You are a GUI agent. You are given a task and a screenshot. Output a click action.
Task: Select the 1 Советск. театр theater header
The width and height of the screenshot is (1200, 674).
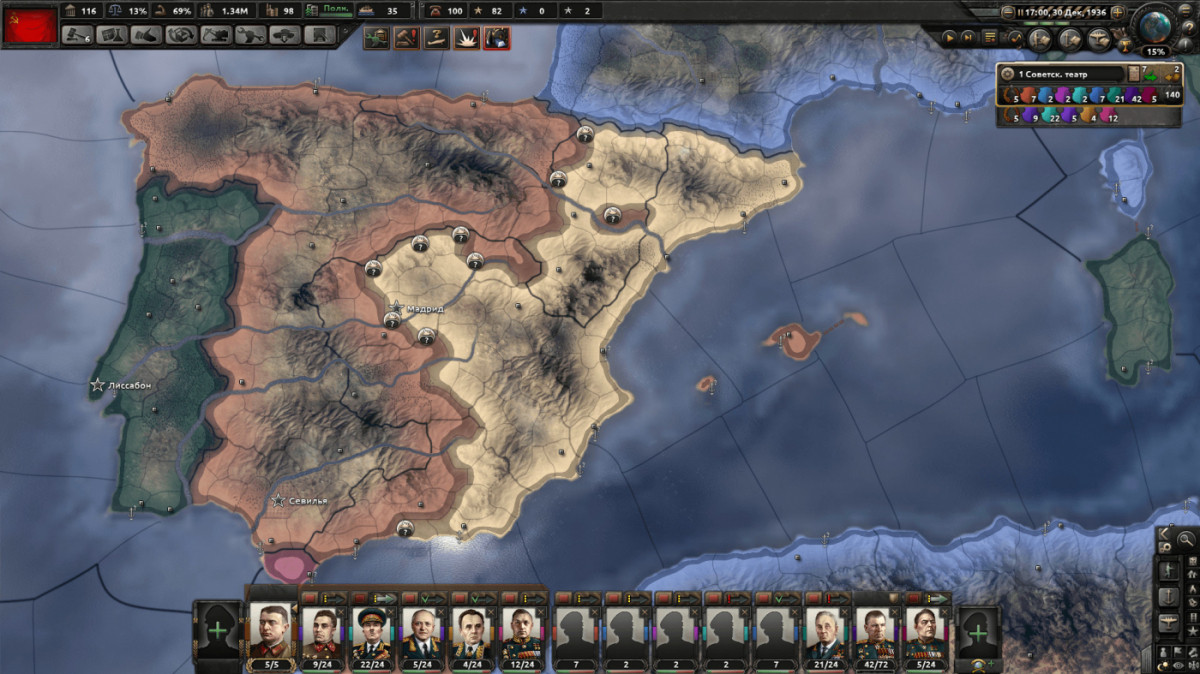click(x=1060, y=74)
